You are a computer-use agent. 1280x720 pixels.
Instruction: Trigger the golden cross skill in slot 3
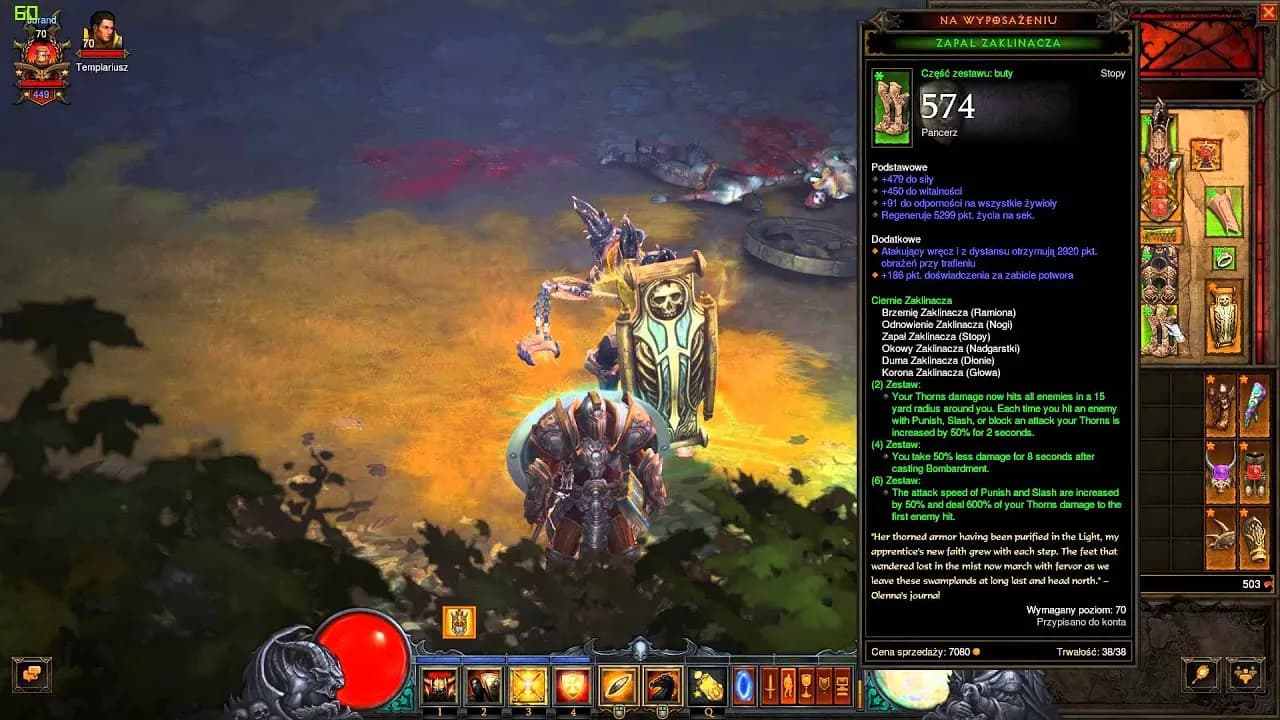[528, 686]
